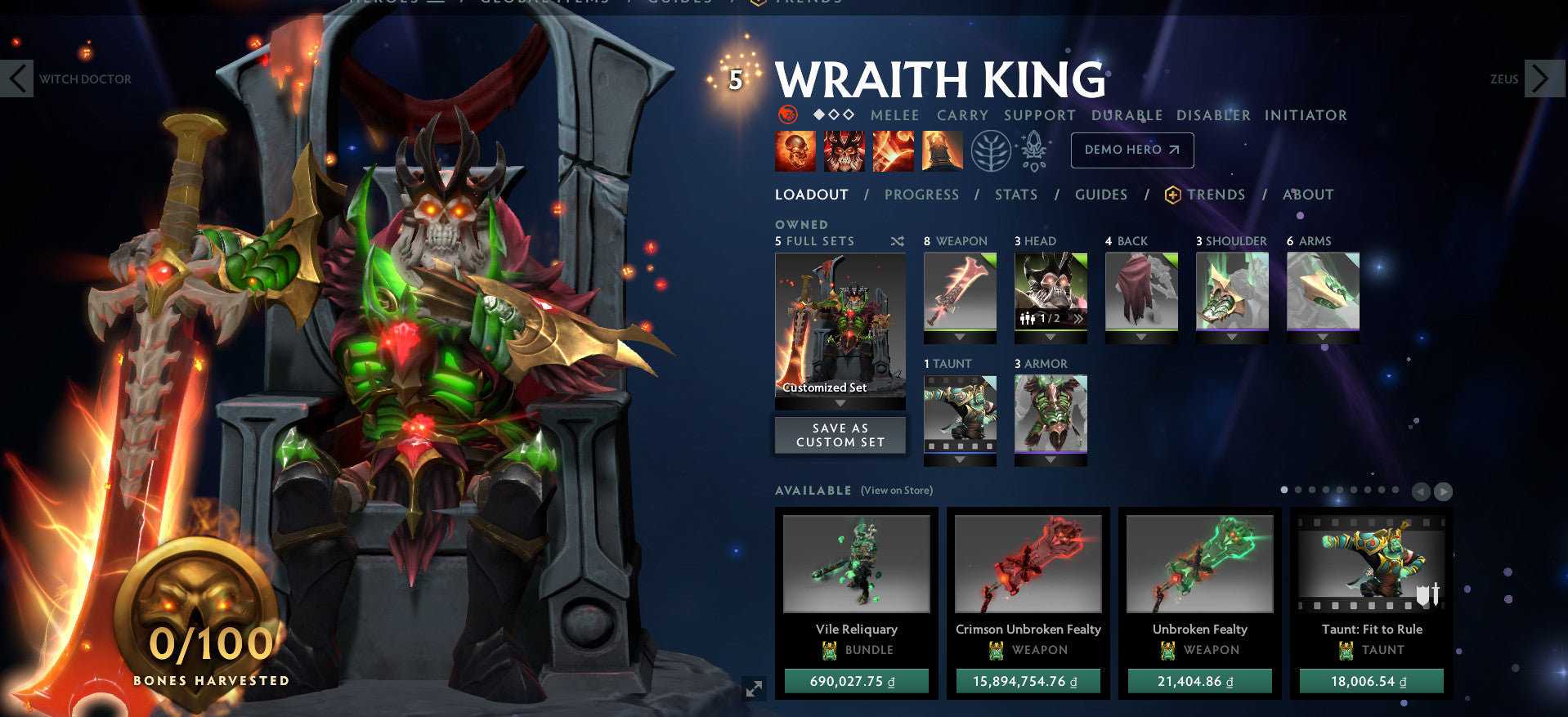Click the Demo Hero button
This screenshot has width=1568, height=717.
pos(1132,150)
